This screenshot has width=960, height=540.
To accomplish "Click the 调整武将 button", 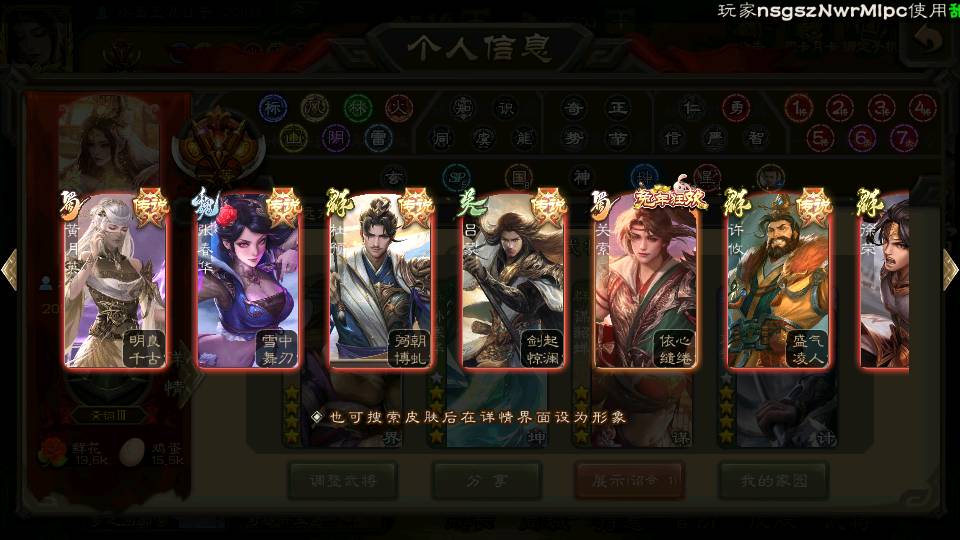I will (340, 481).
